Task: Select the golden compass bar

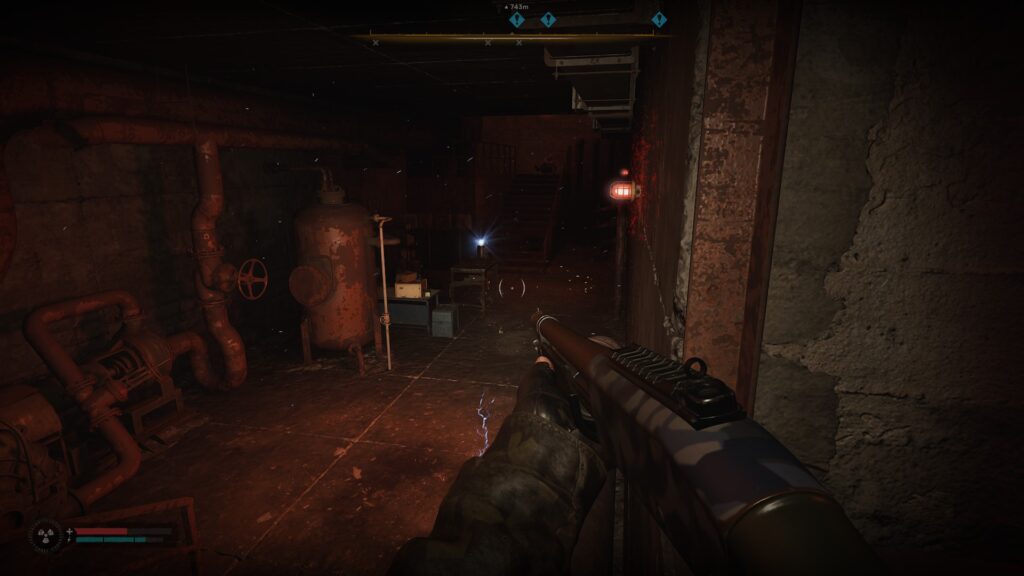Action: point(510,38)
